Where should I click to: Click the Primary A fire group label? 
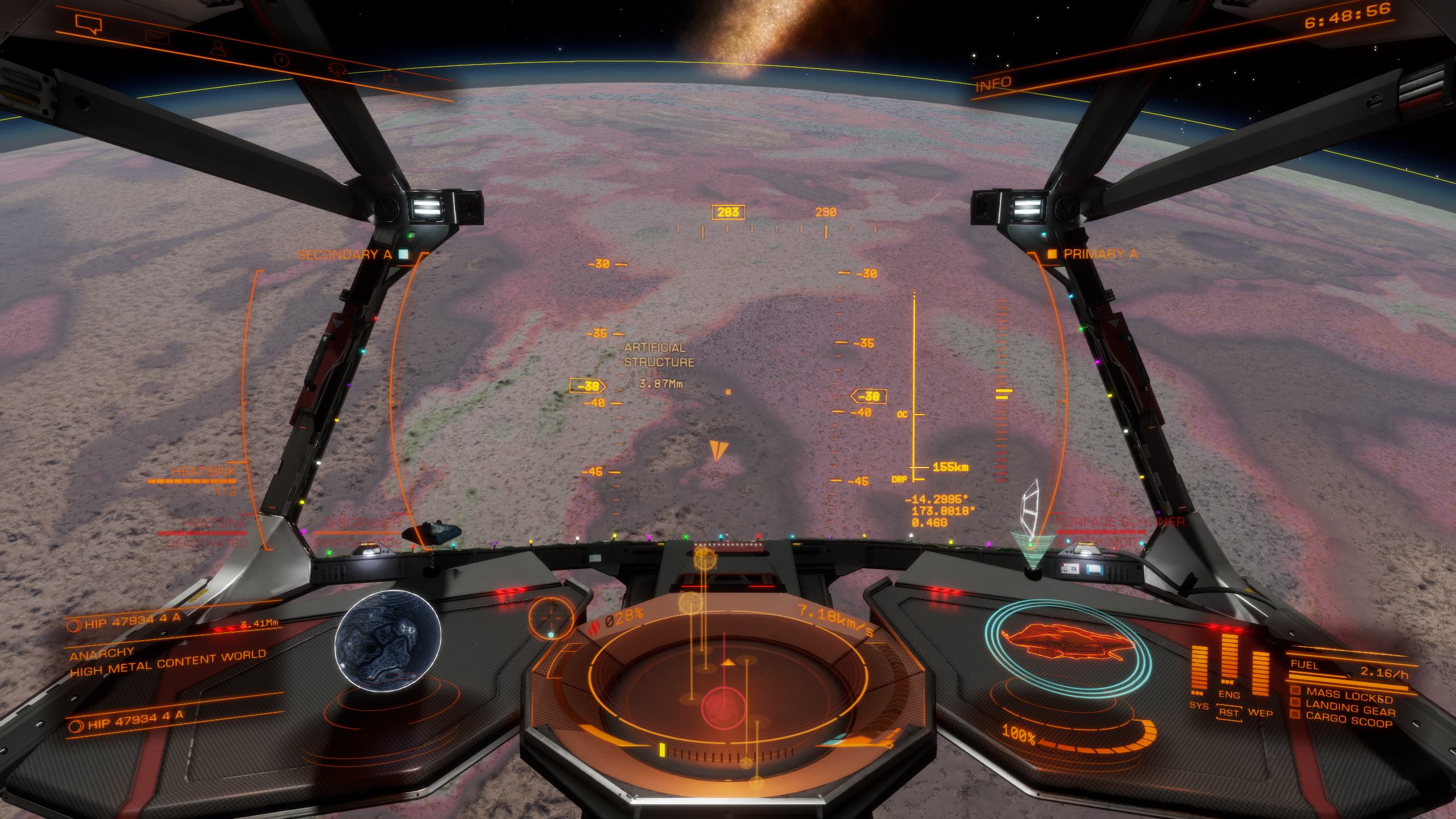pyautogui.click(x=1099, y=254)
